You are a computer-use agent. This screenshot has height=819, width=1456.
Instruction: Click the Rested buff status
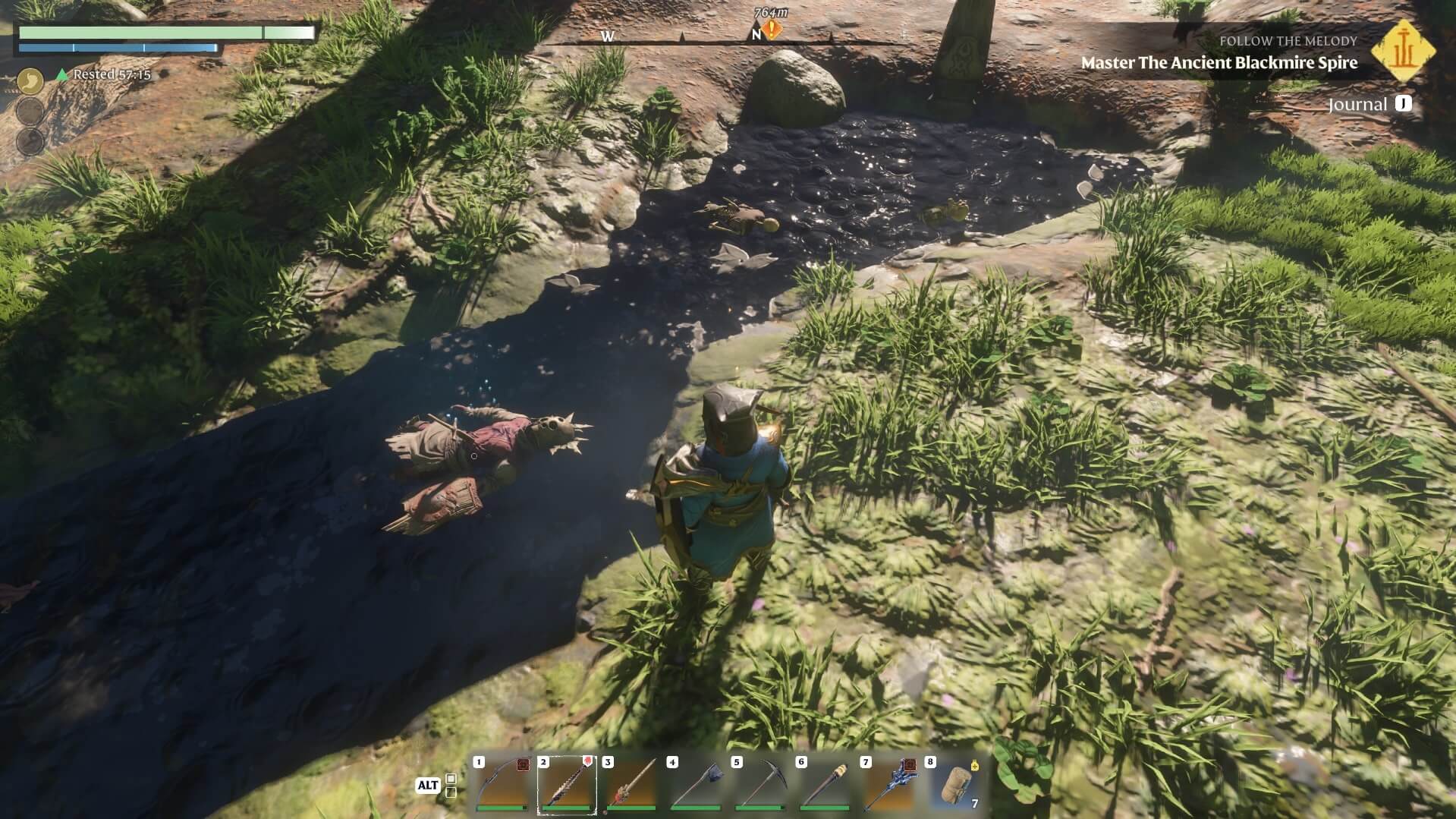(x=105, y=74)
